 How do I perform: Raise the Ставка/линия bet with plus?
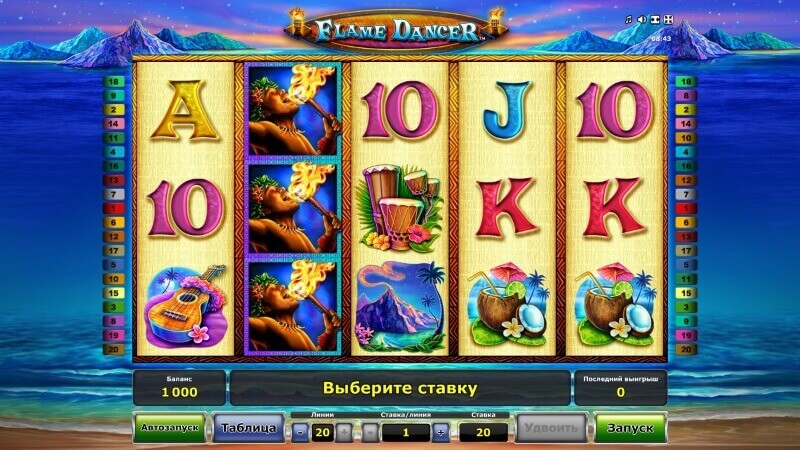coord(441,432)
